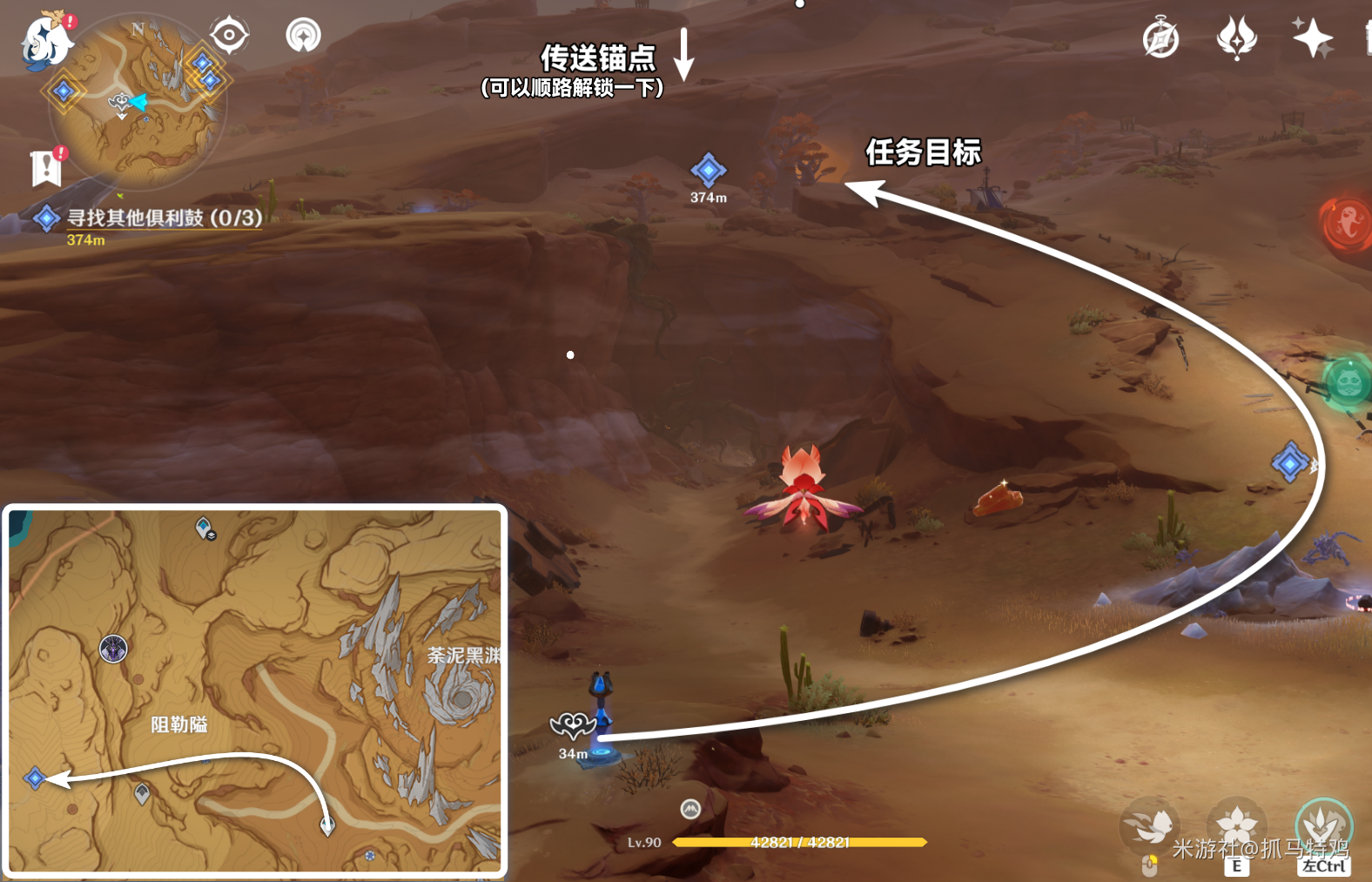Screen dimensions: 1372x882
Task: Click the winged glider icon top right
Action: point(1237,36)
